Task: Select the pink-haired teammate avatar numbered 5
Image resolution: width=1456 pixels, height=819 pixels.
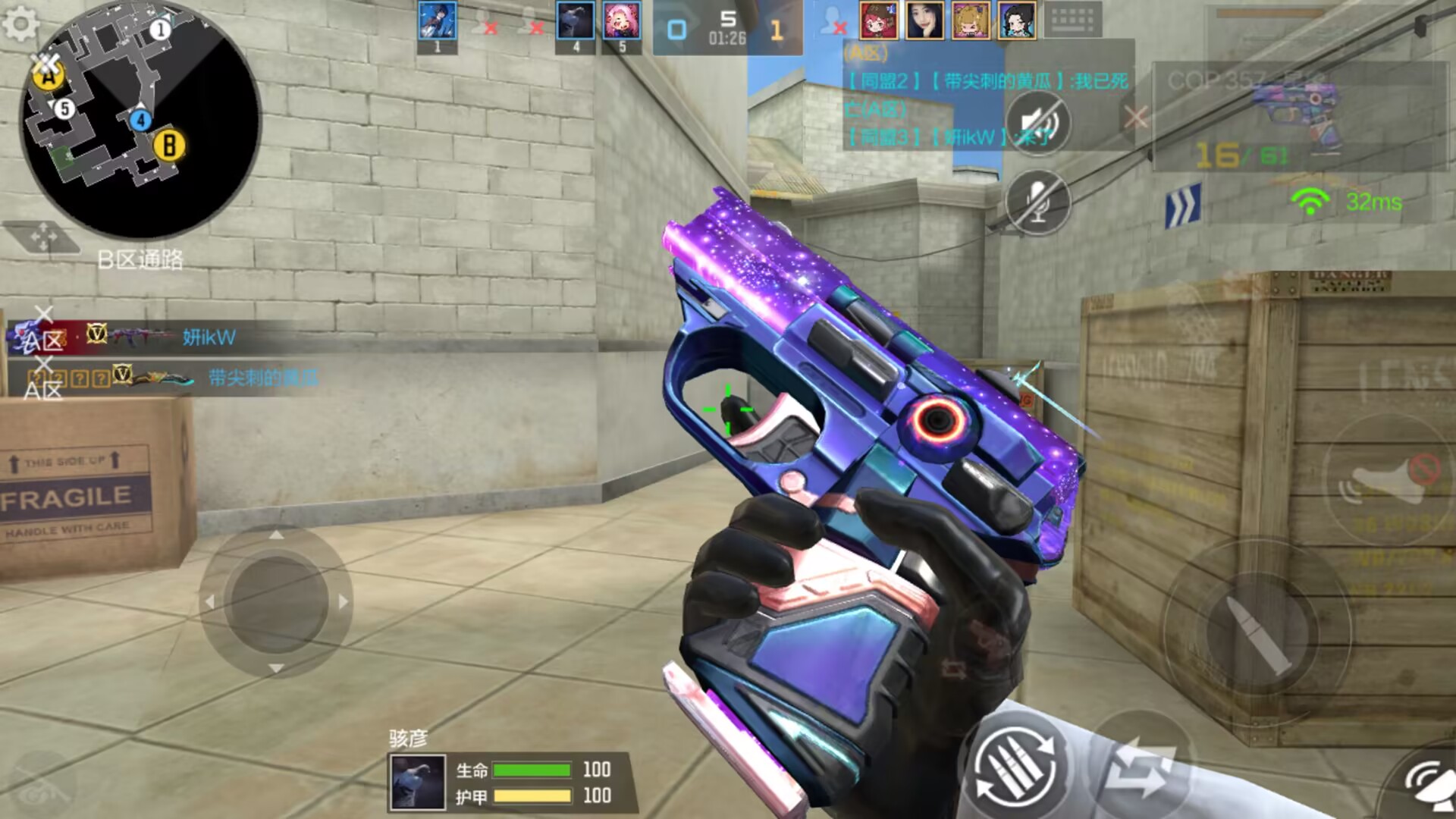Action: (622, 21)
